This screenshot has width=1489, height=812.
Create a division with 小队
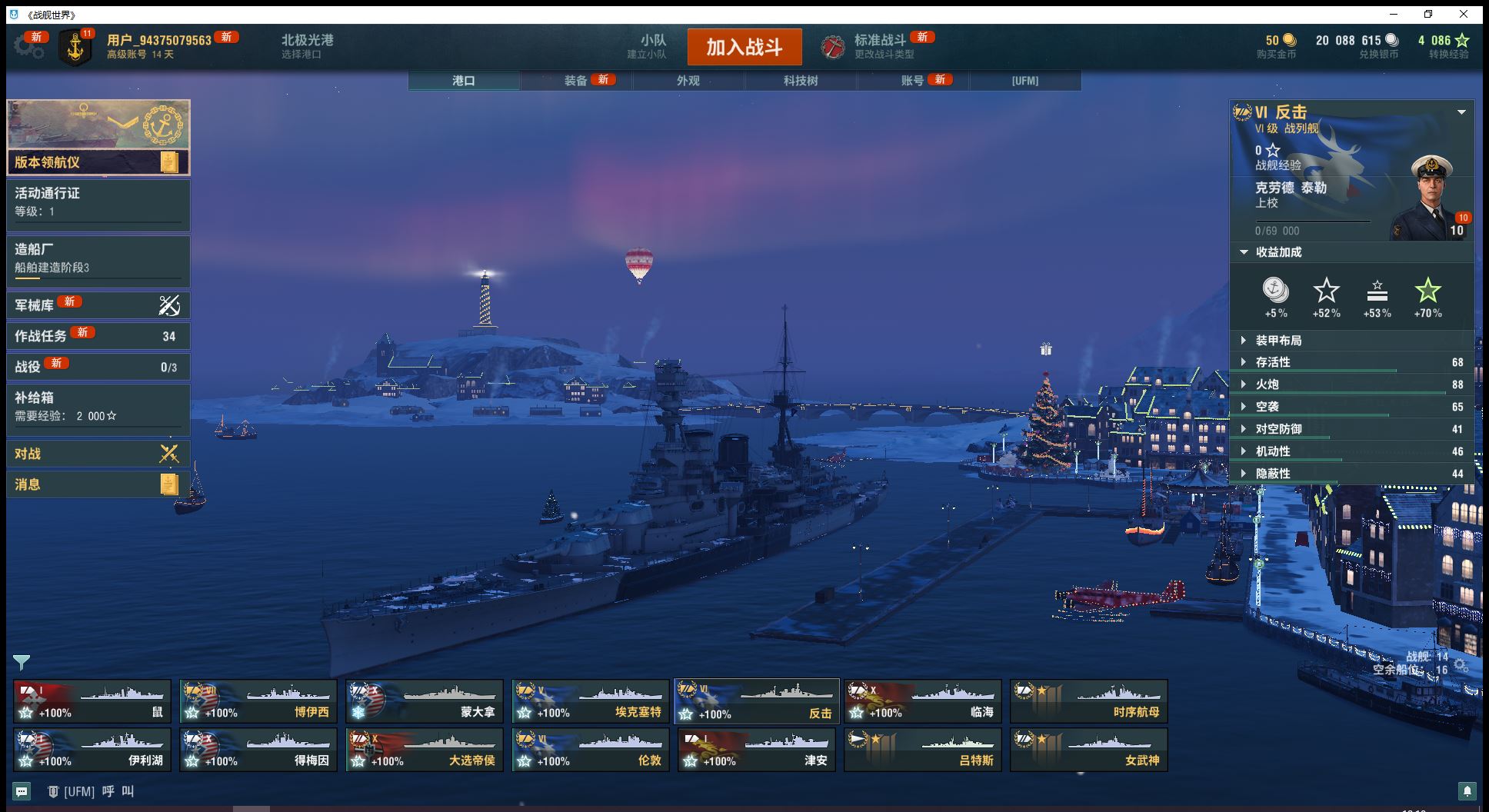coord(652,46)
